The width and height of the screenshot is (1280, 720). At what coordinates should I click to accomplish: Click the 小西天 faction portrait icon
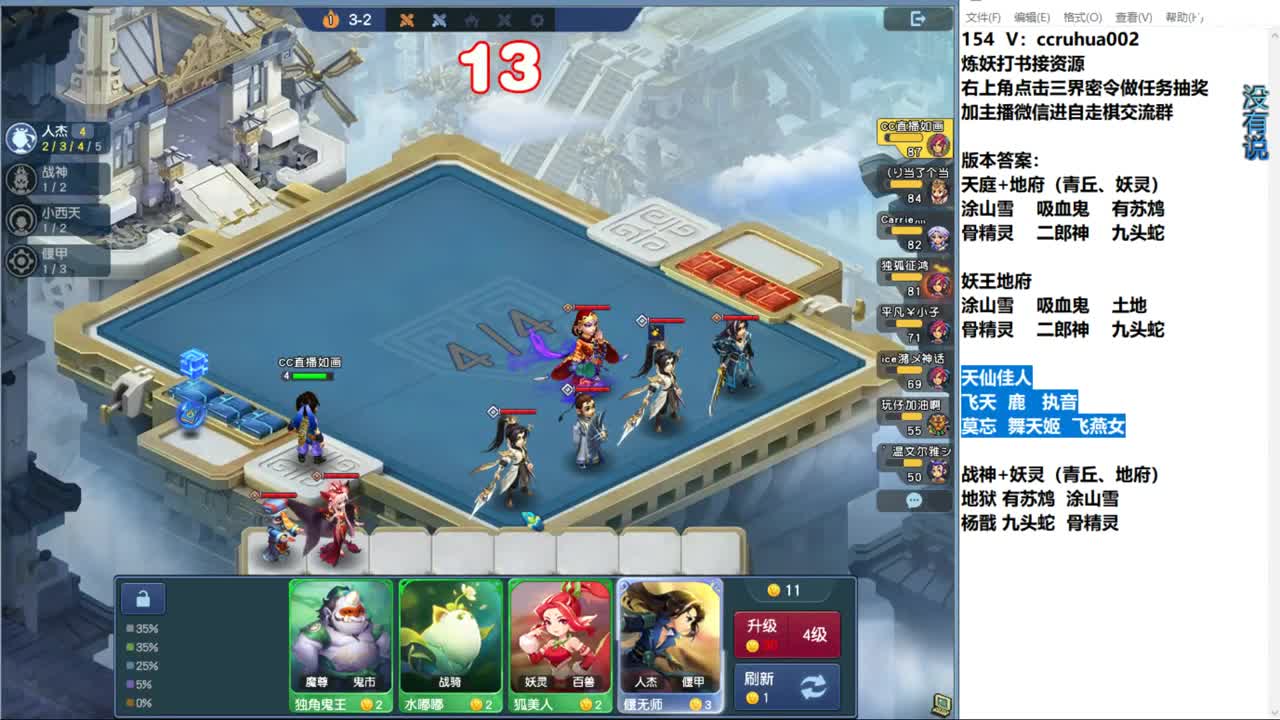click(22, 220)
